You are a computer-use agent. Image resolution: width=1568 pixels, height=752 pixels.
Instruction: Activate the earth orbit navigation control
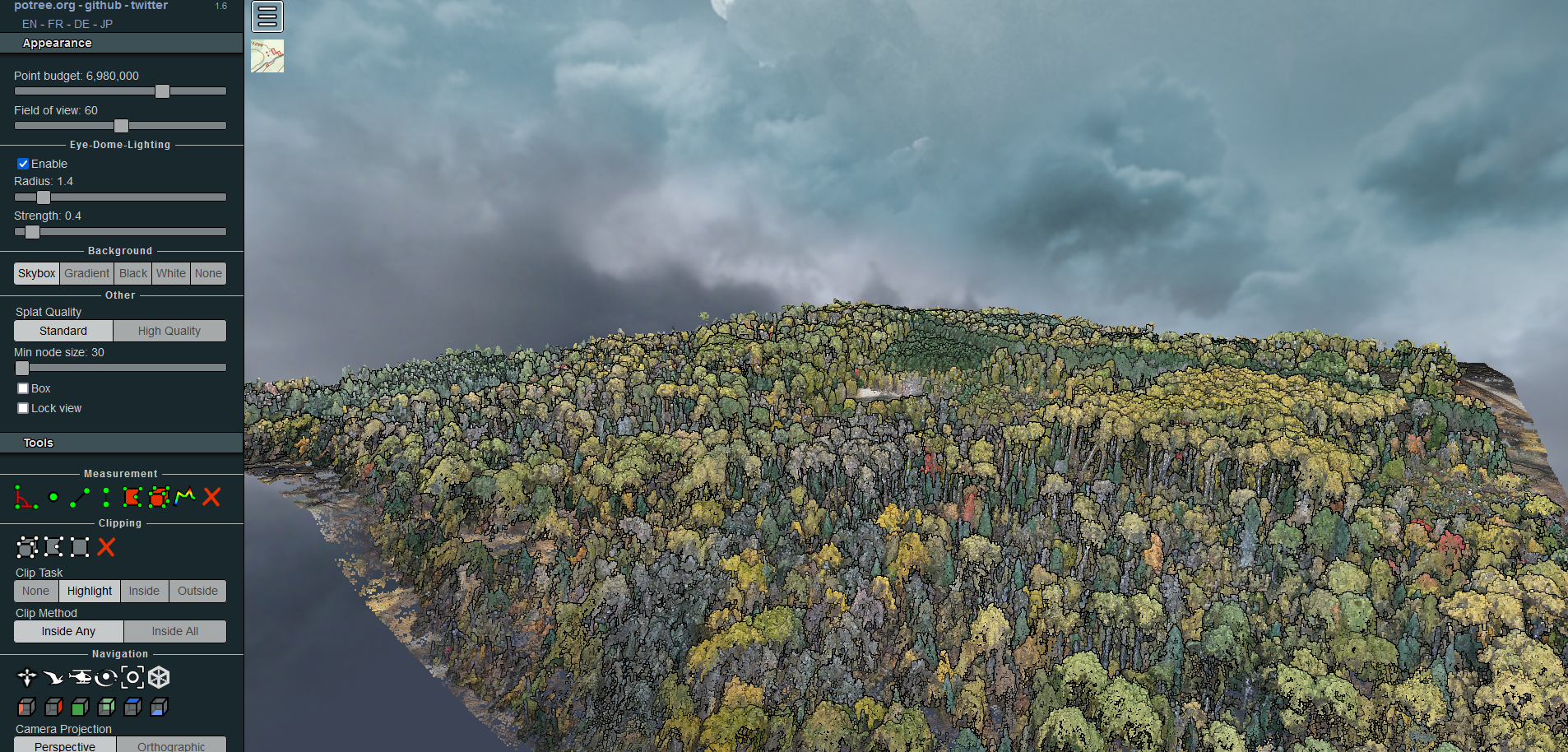[107, 677]
